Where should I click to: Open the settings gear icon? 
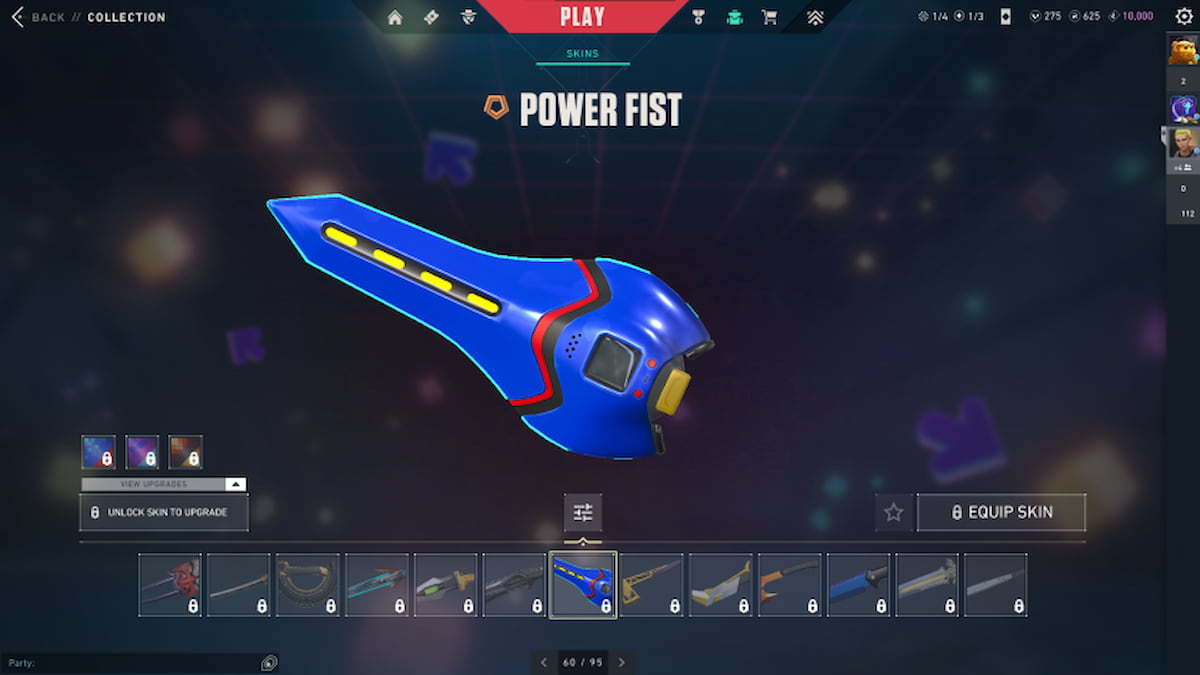tap(1184, 16)
